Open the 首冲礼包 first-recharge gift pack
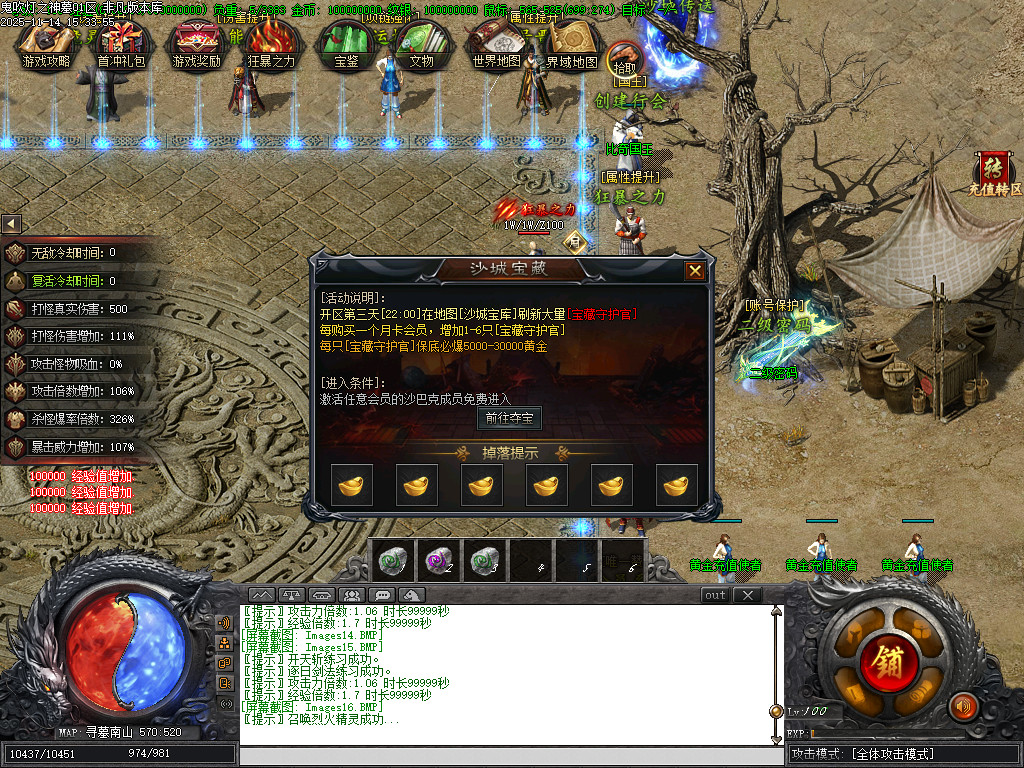This screenshot has width=1024, height=768. tap(121, 44)
